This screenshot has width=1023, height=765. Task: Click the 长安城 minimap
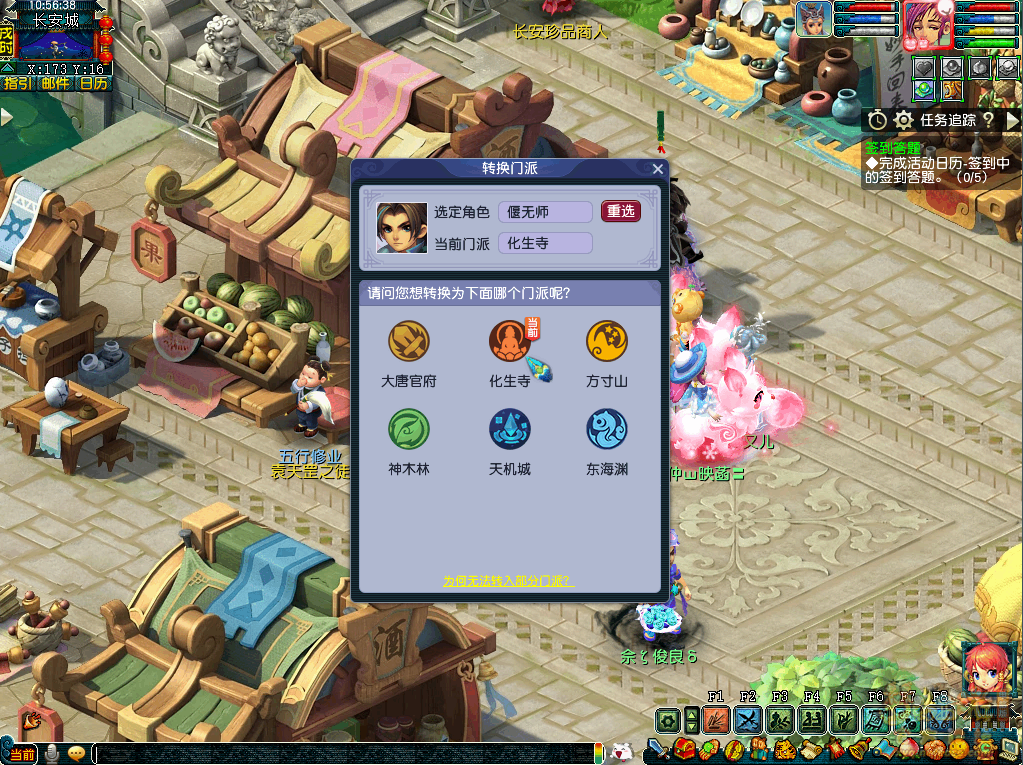tap(55, 45)
